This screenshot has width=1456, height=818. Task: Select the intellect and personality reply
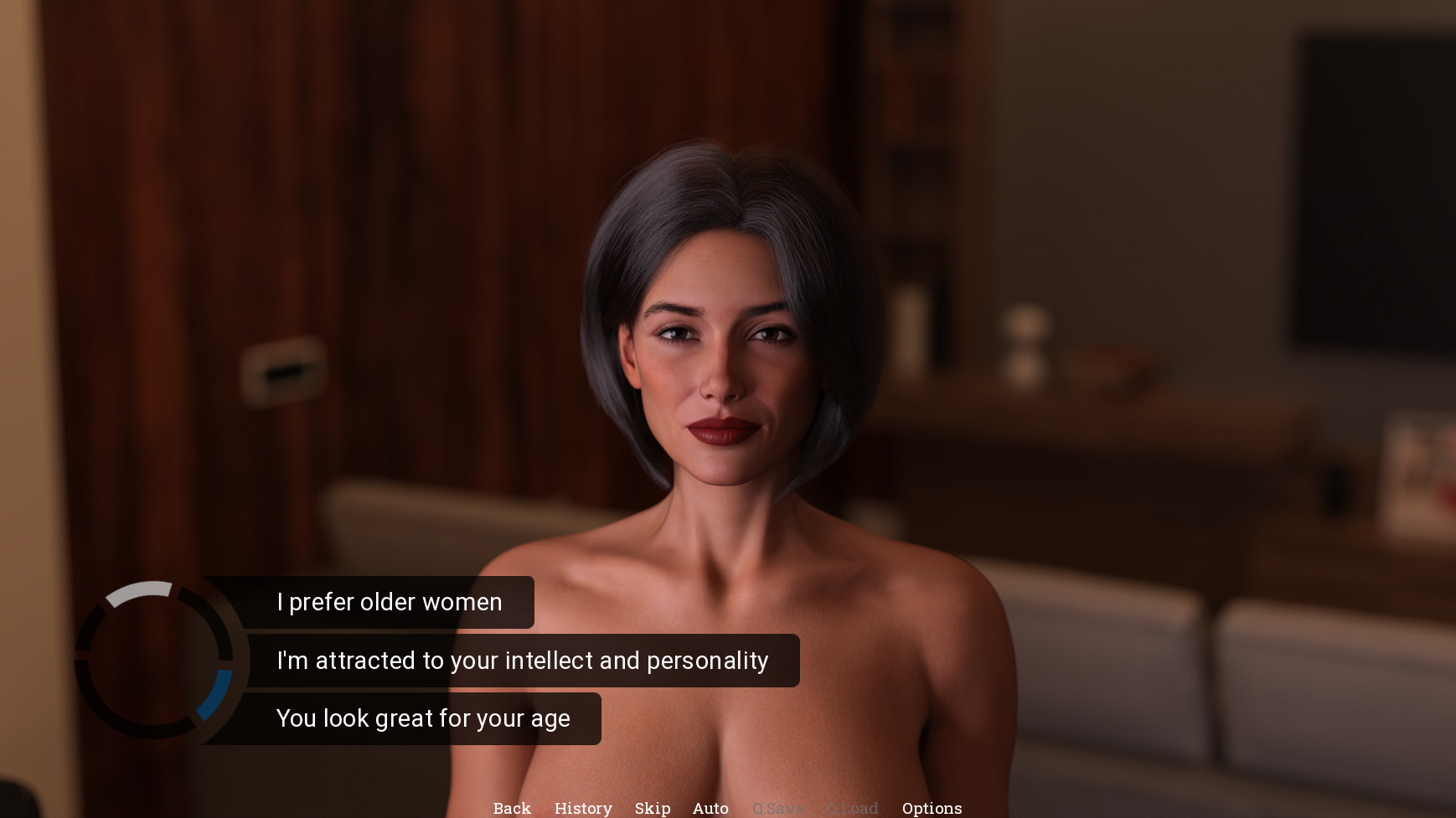click(x=522, y=661)
